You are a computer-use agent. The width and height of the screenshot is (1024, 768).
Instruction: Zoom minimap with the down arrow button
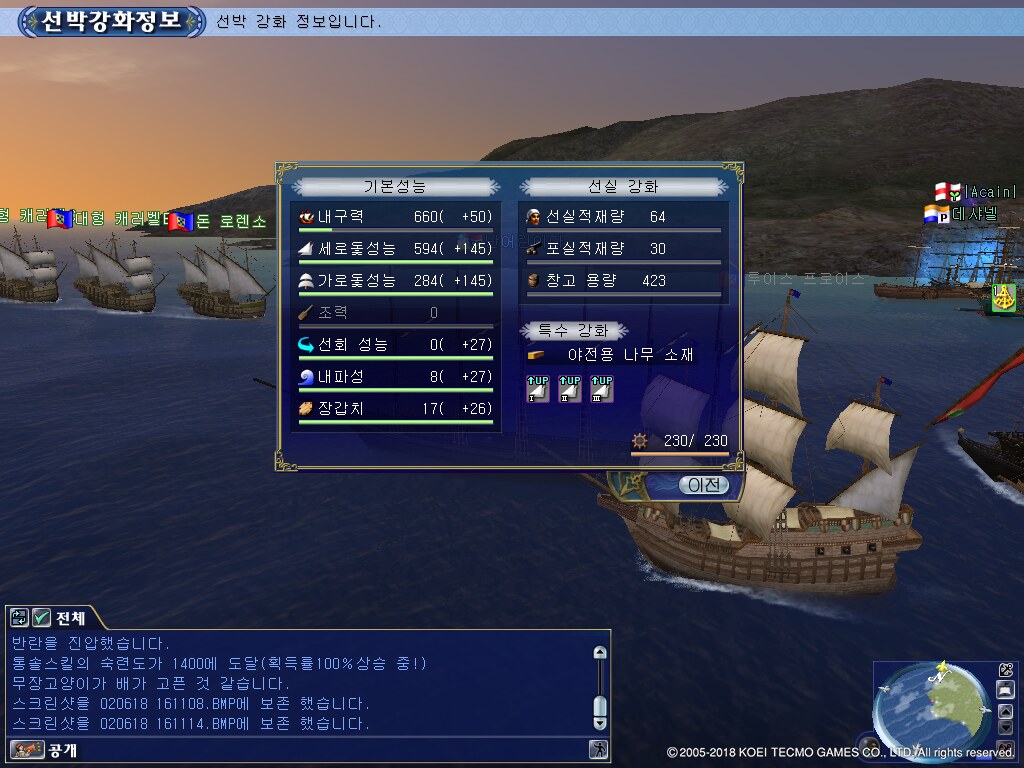pos(1006,727)
